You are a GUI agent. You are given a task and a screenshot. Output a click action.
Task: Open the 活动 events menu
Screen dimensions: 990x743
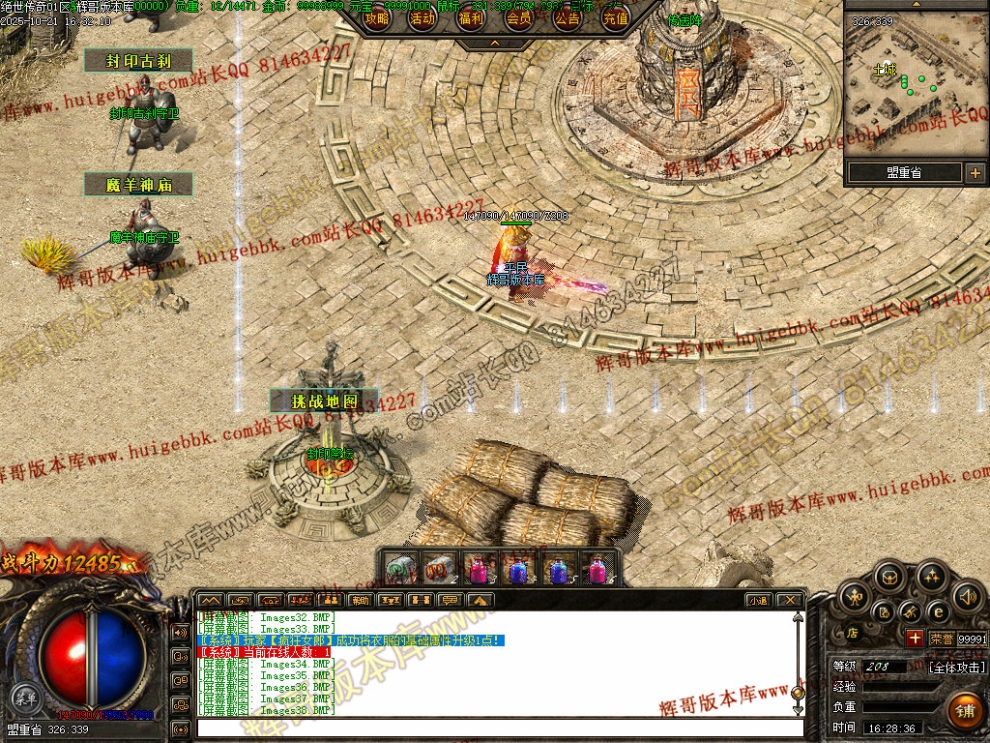pyautogui.click(x=423, y=18)
